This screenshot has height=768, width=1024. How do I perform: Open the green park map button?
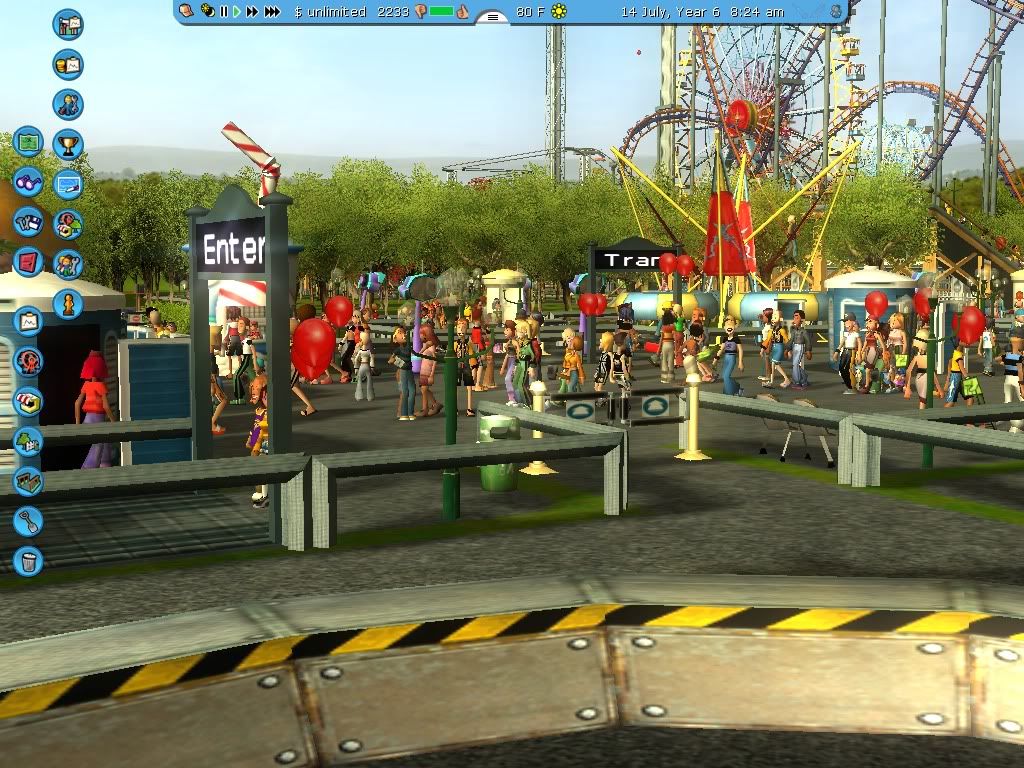28,142
